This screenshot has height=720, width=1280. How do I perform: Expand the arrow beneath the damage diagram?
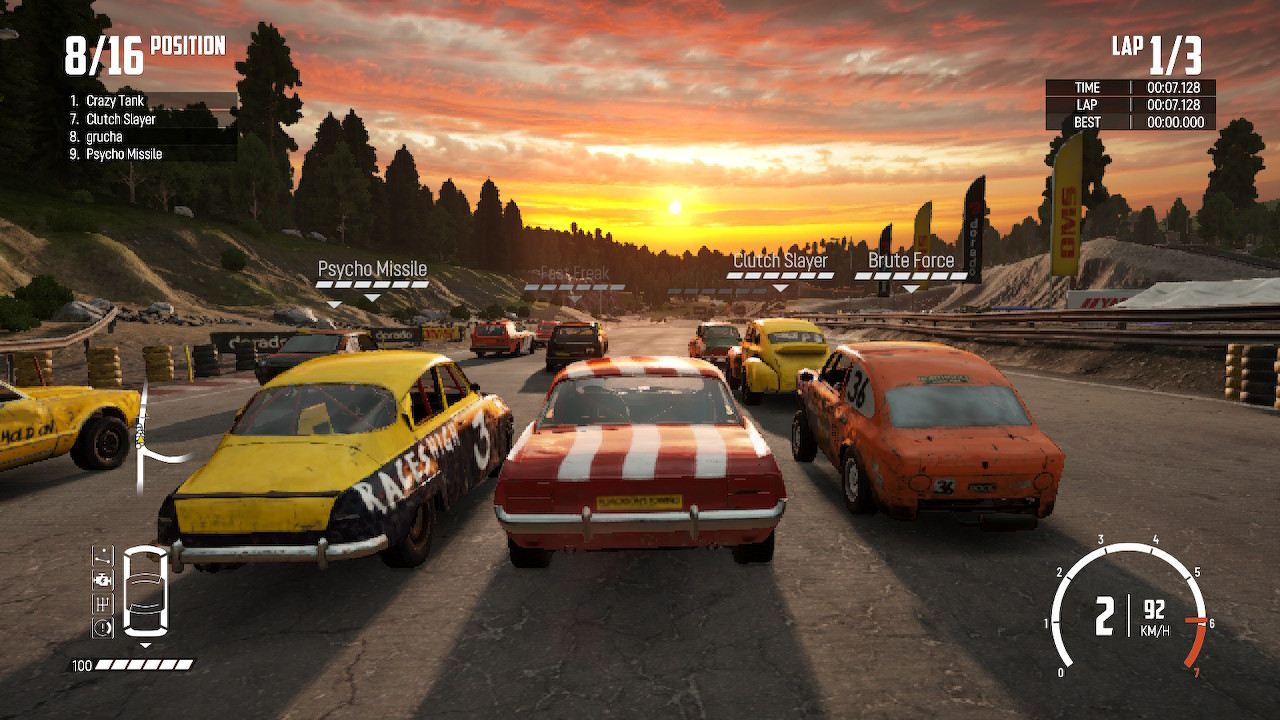(x=145, y=645)
